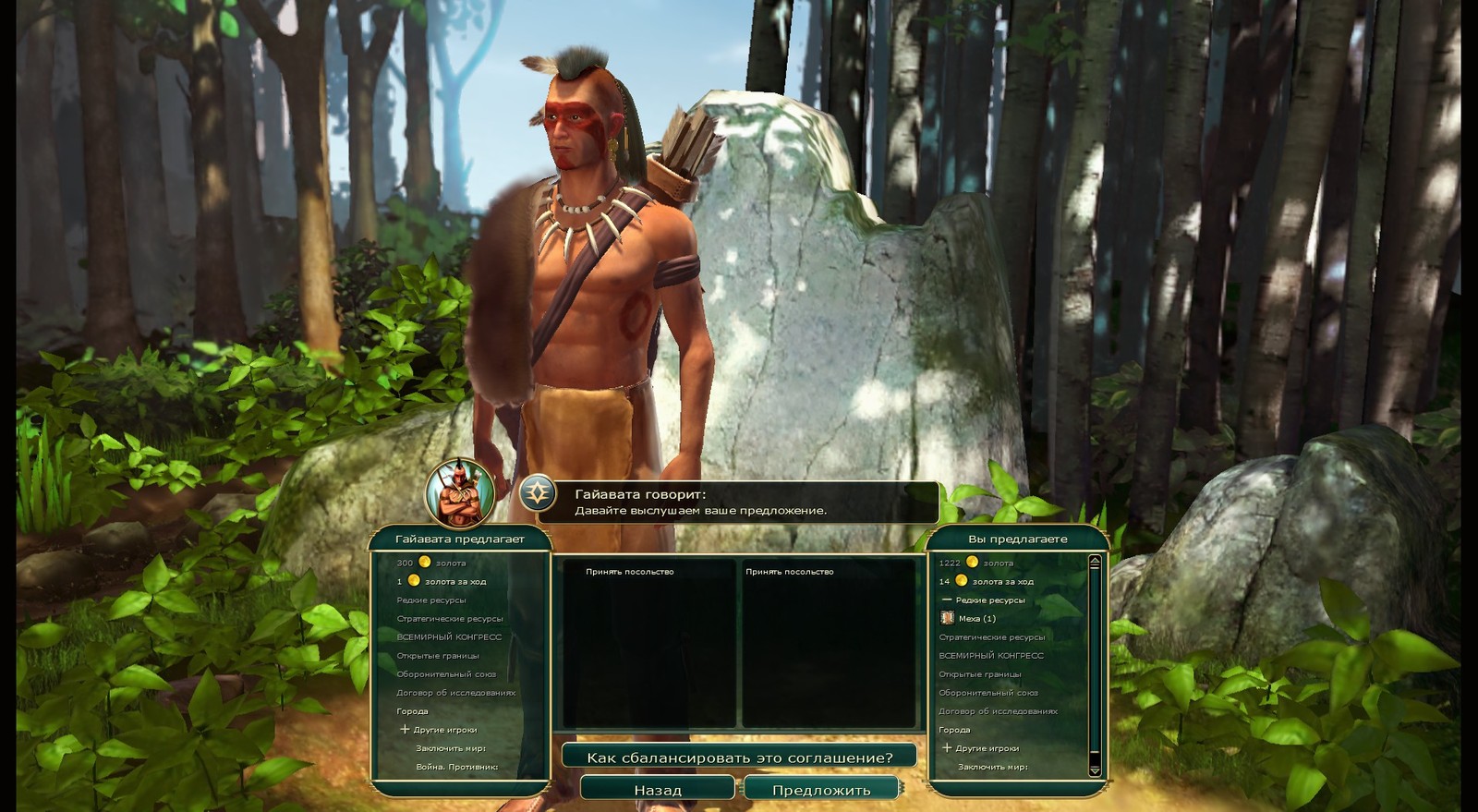Select Открытые границы in your offer panel
The width and height of the screenshot is (1478, 812).
click(979, 674)
